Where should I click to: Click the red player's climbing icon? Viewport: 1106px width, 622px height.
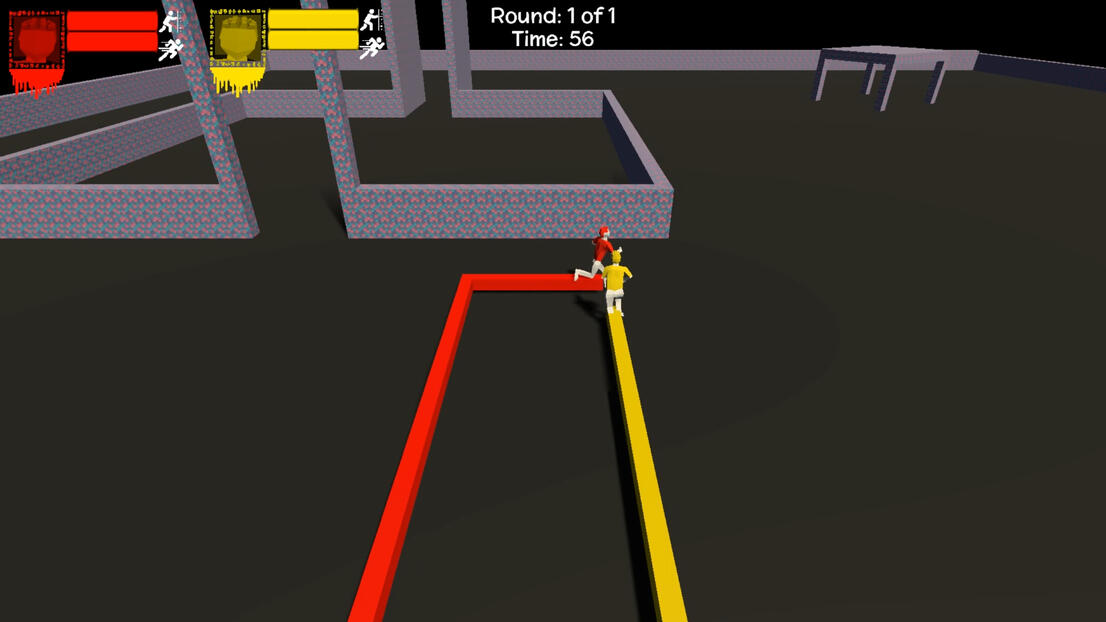171,20
